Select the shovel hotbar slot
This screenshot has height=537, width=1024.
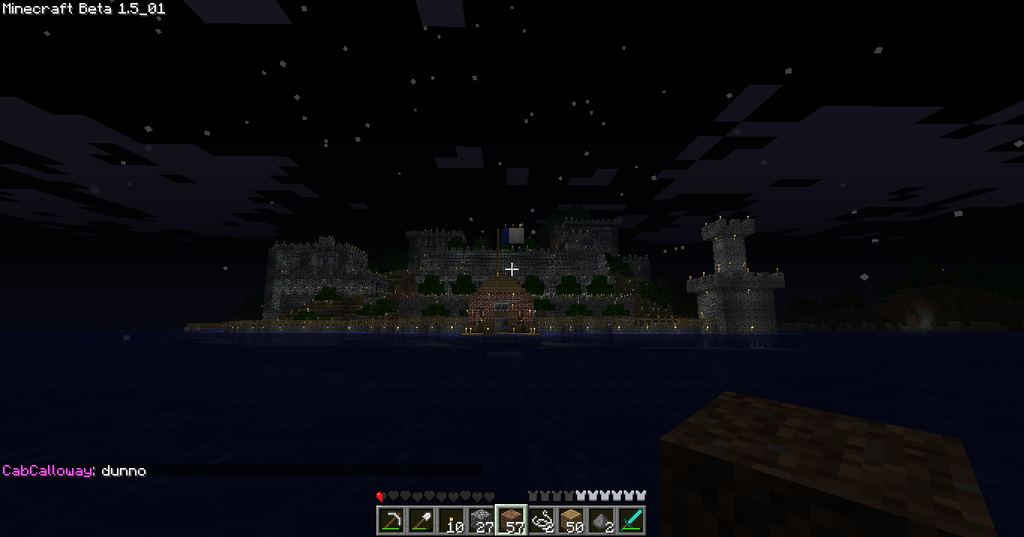pyautogui.click(x=421, y=520)
